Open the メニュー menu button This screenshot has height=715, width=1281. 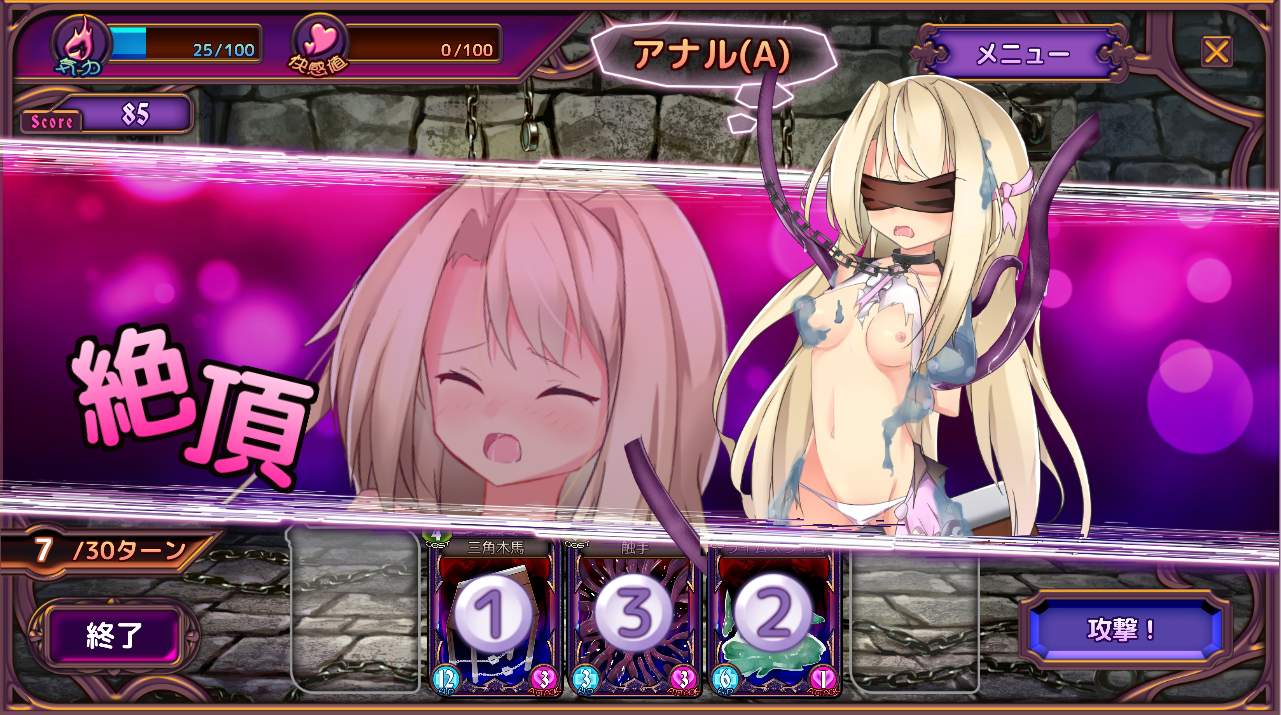[x=1021, y=54]
